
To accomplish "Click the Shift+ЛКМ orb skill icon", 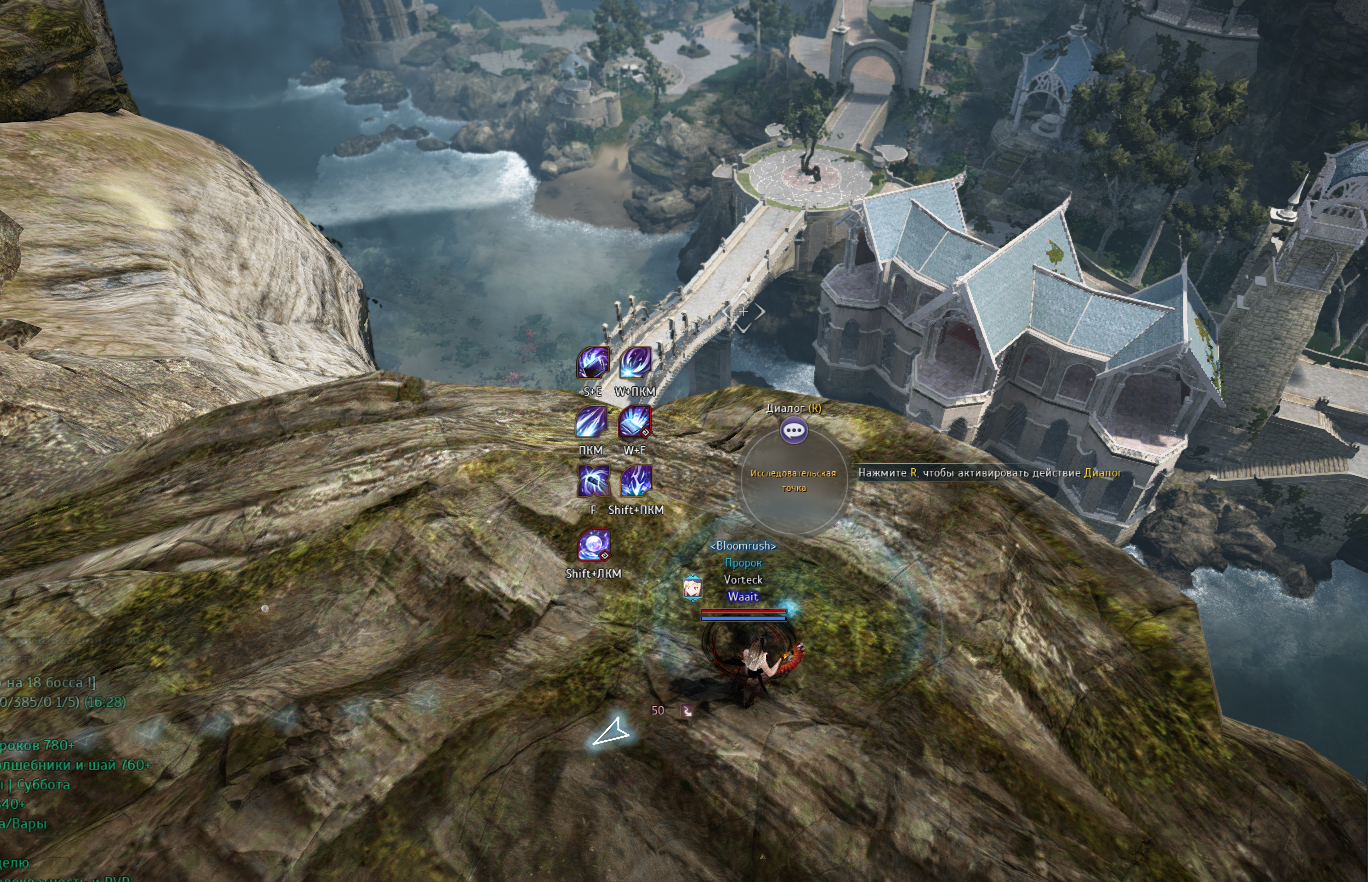I will tap(594, 546).
